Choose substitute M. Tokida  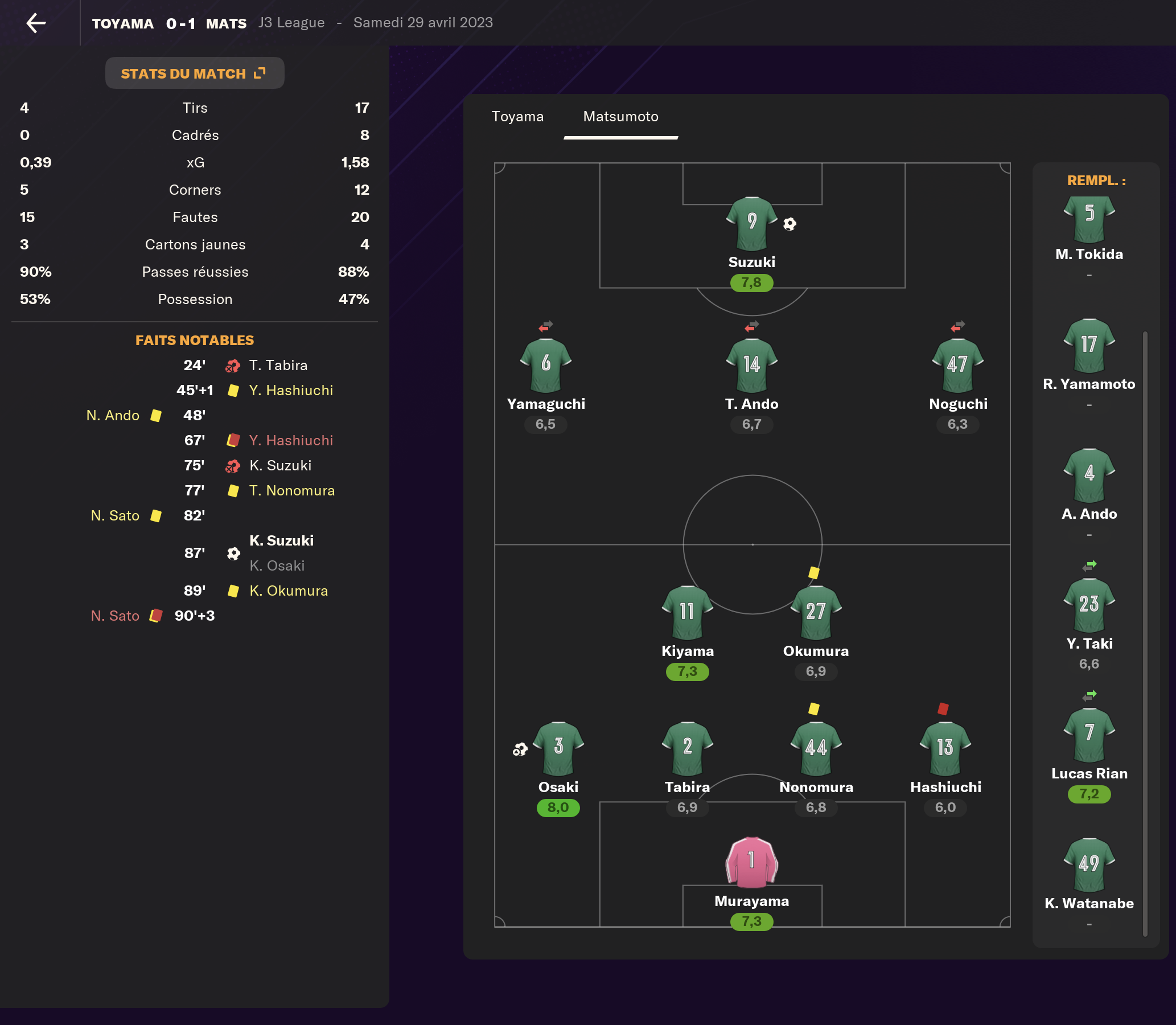(x=1089, y=220)
